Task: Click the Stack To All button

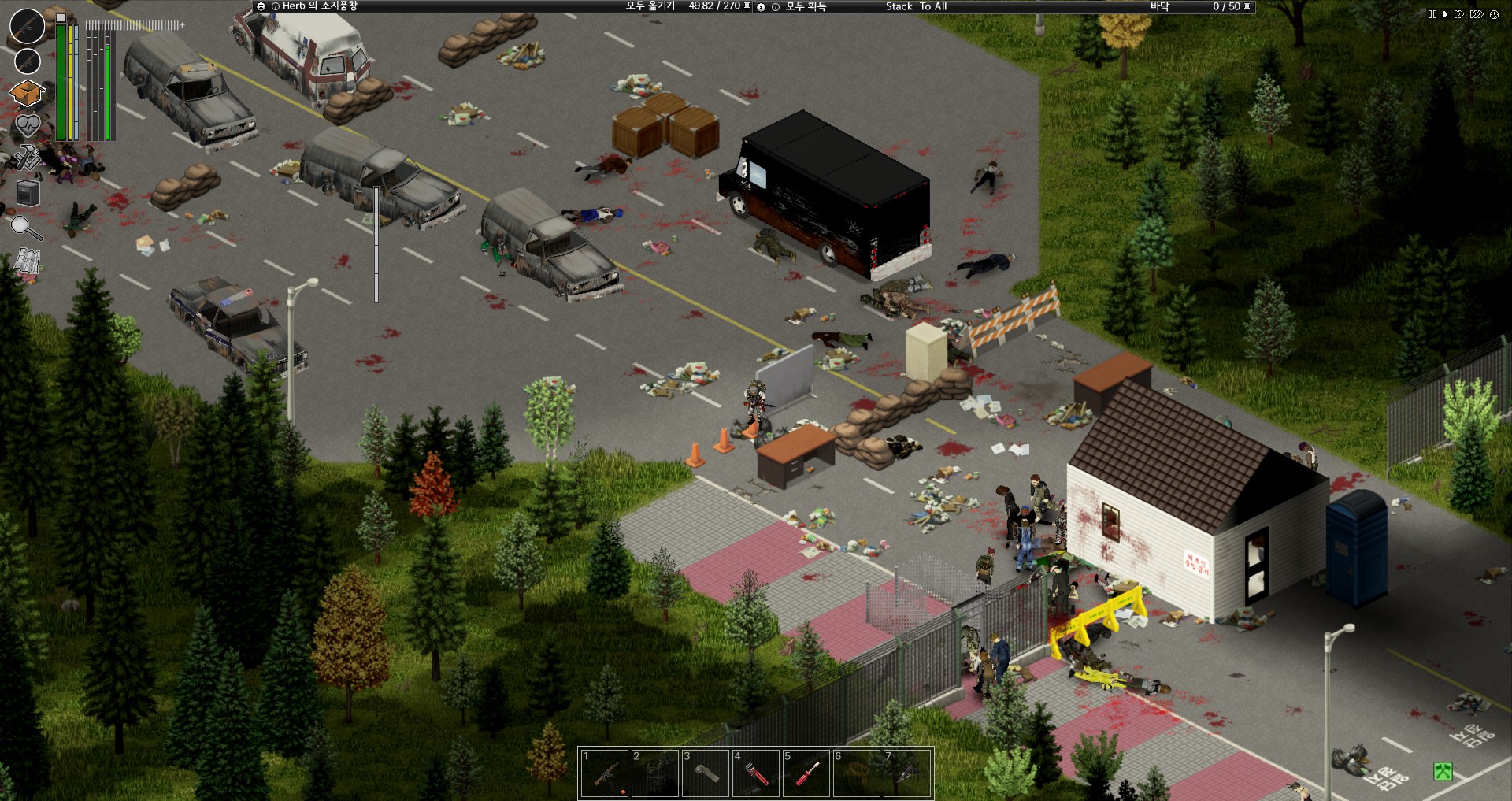Action: point(916,6)
